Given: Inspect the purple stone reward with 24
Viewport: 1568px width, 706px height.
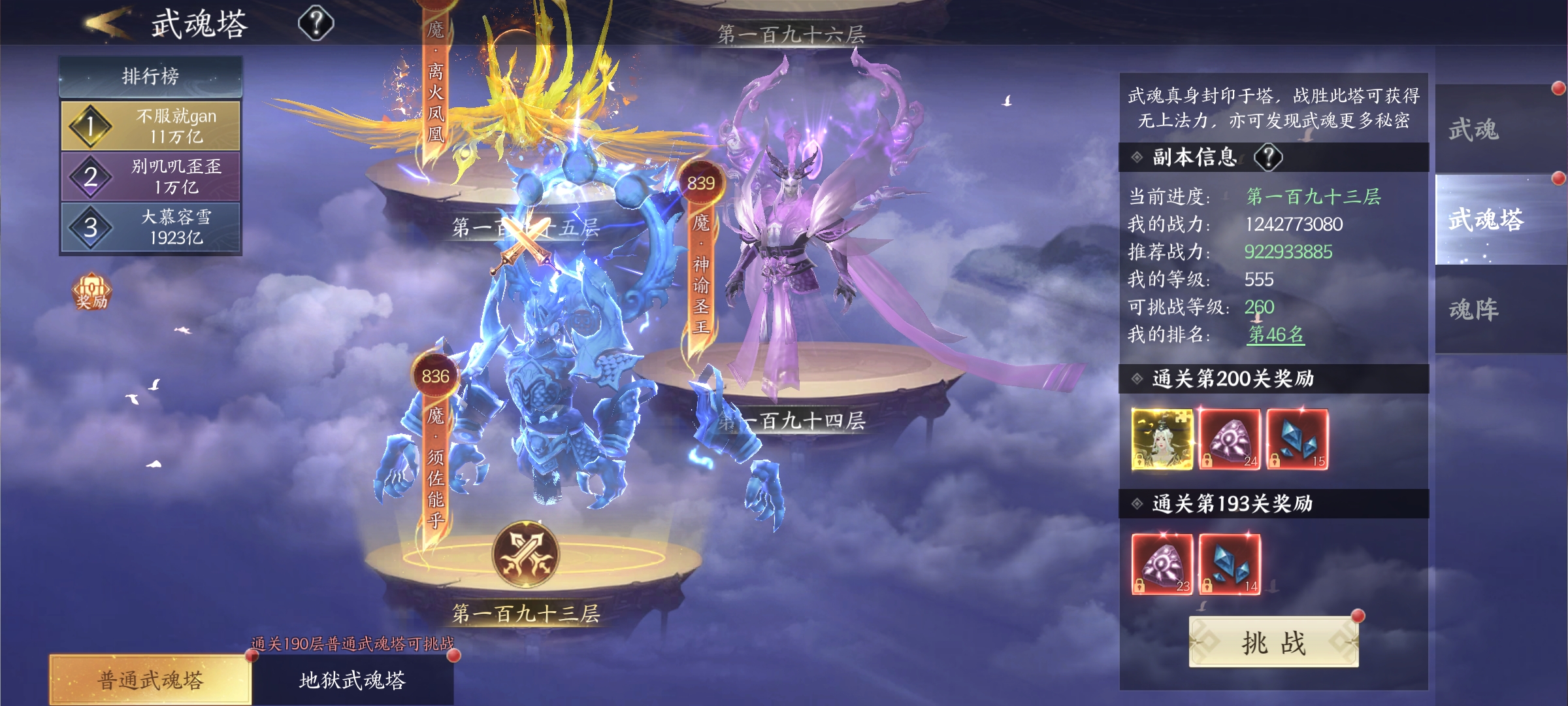Looking at the screenshot, I should [x=1230, y=439].
